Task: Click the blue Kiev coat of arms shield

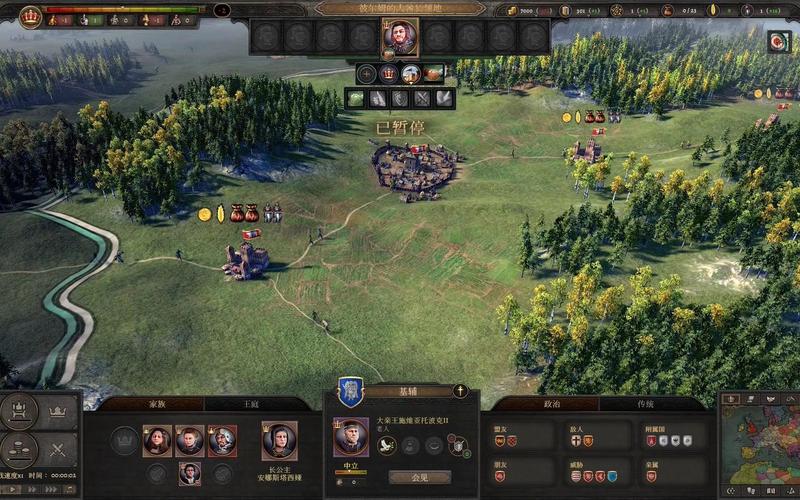Action: tap(351, 390)
